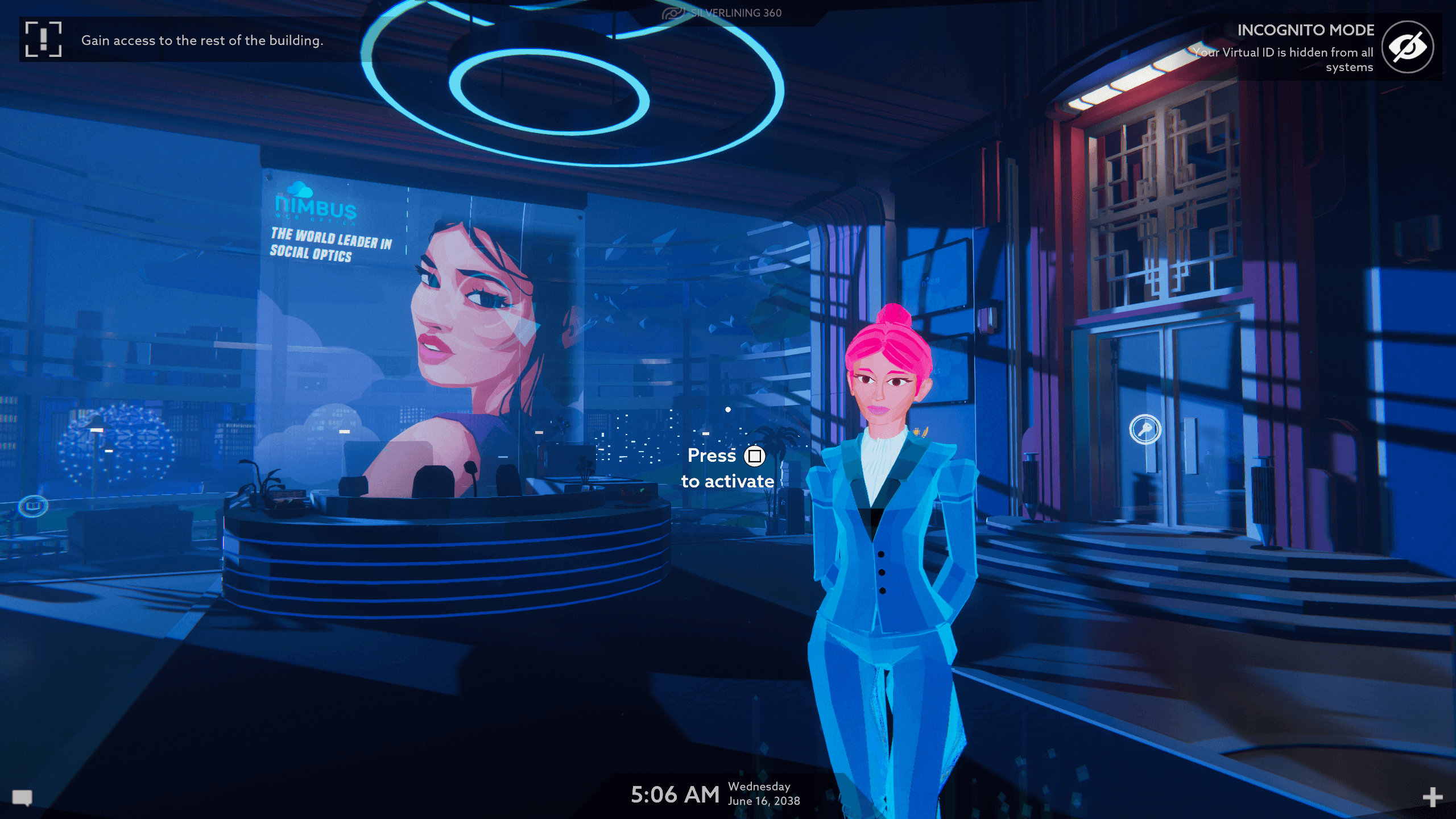Image resolution: width=1456 pixels, height=819 pixels.
Task: Select the key marker on the door
Action: 1145,429
